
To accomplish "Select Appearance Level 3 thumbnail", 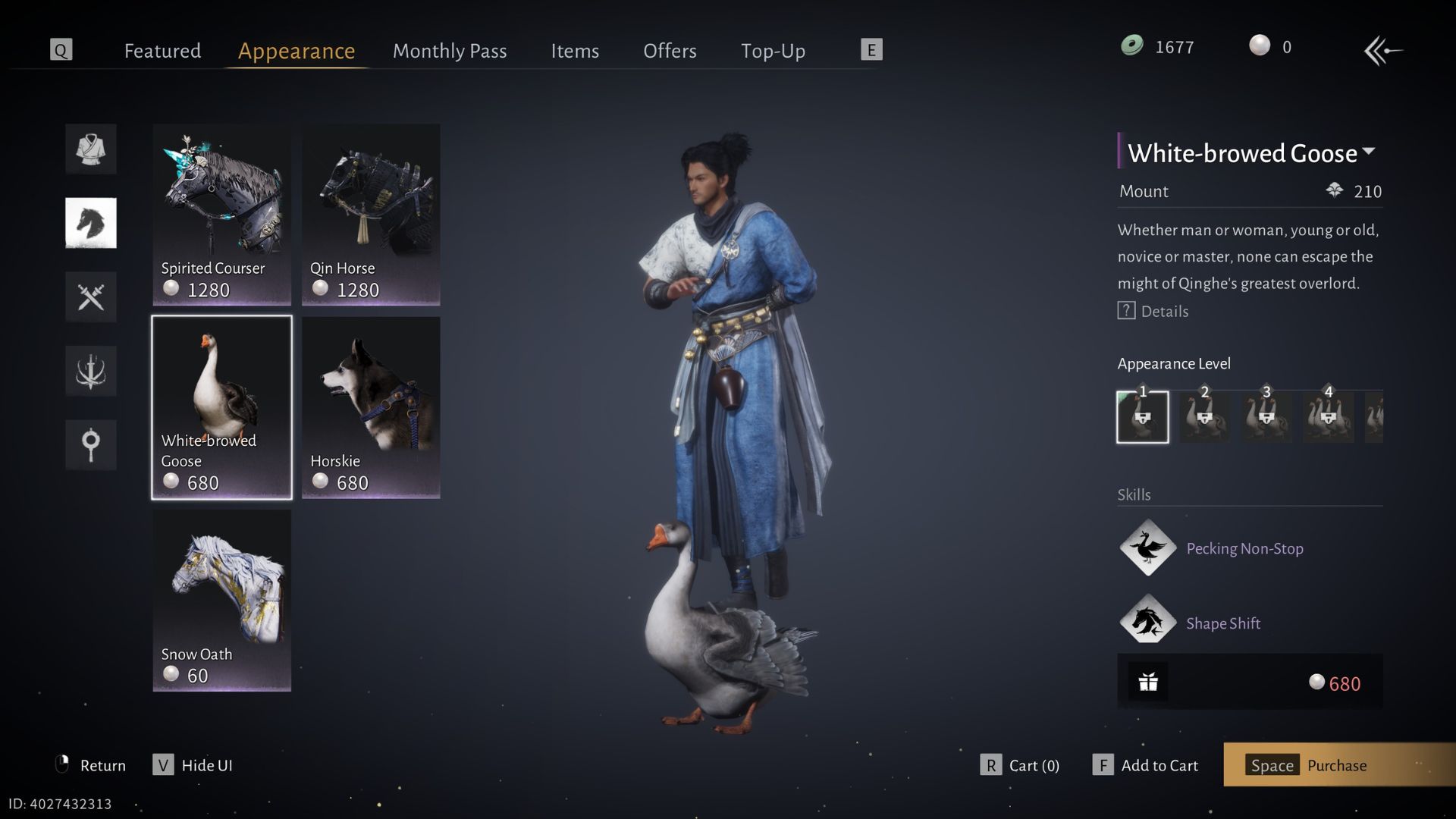I will pyautogui.click(x=1266, y=417).
